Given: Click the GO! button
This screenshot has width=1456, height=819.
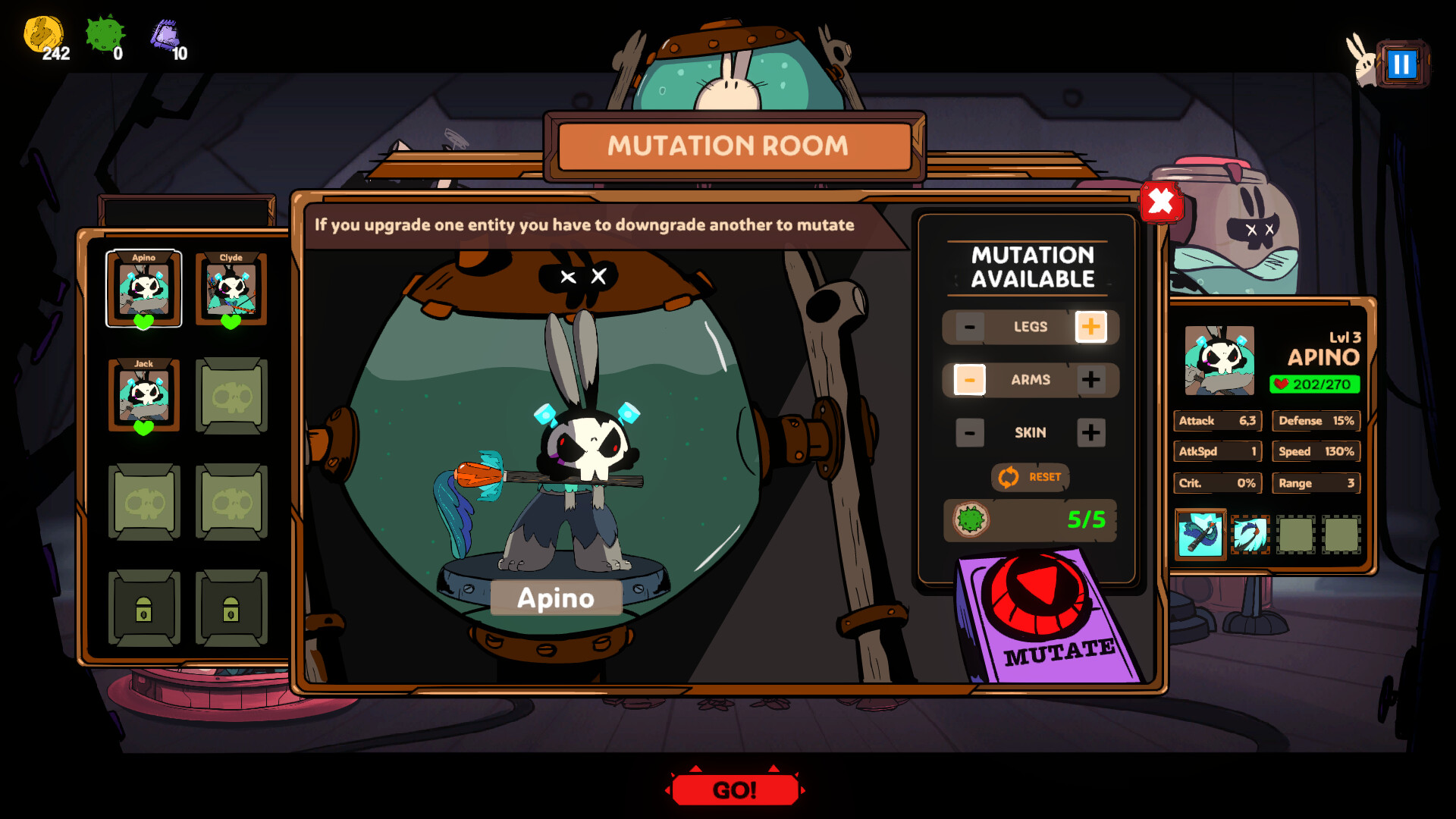Looking at the screenshot, I should coord(734,789).
